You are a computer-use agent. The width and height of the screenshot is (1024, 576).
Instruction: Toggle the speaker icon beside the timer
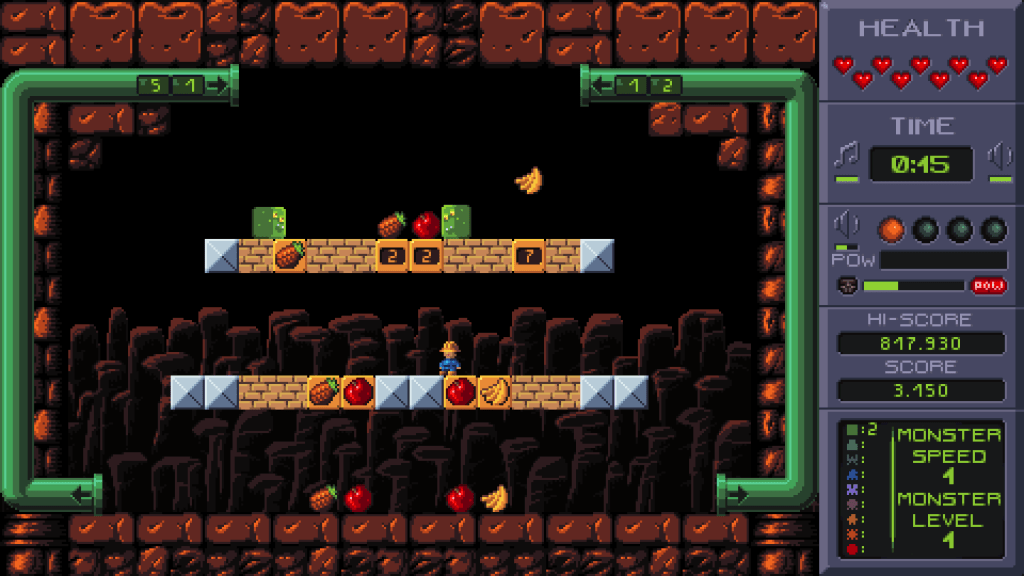click(1000, 157)
